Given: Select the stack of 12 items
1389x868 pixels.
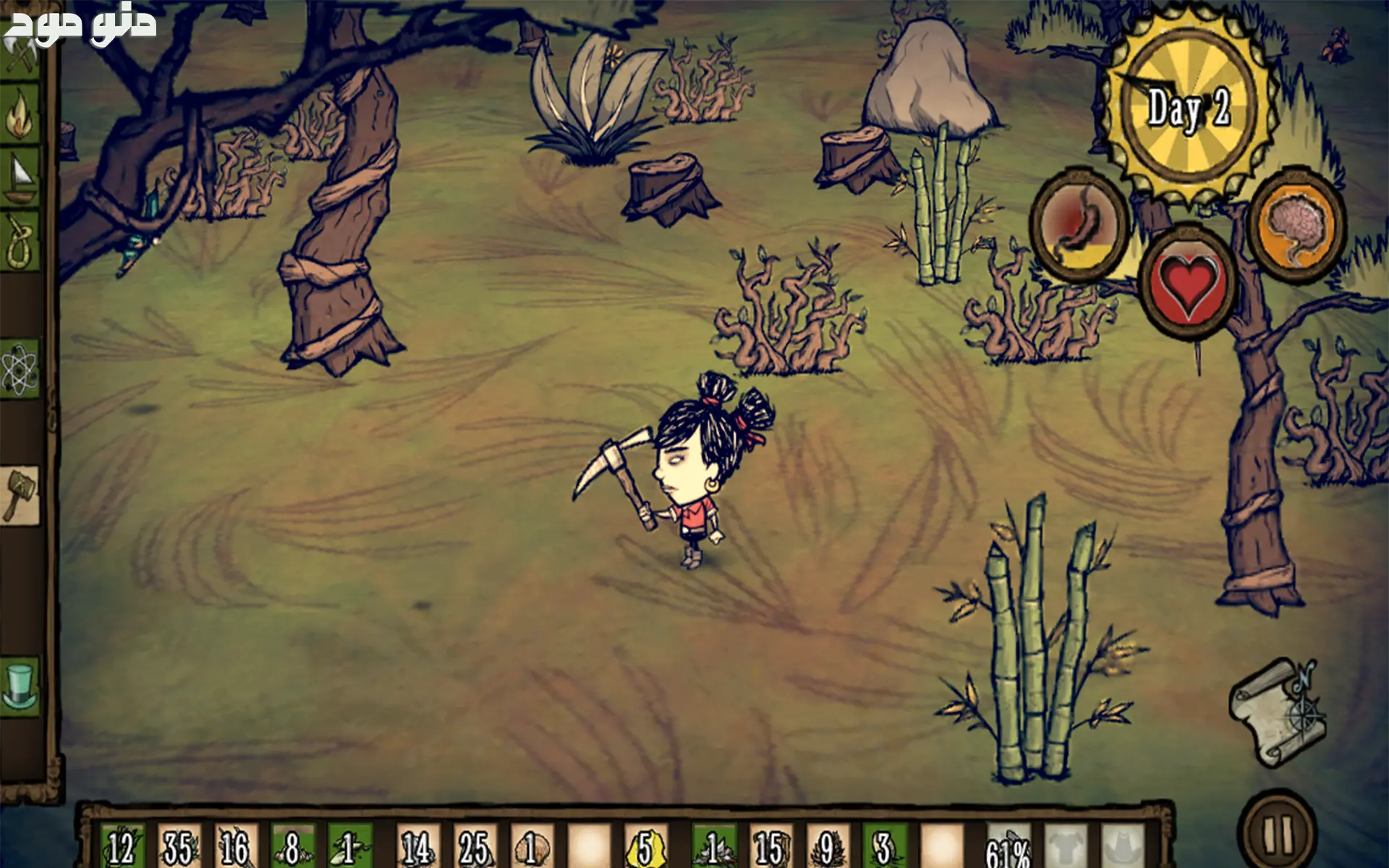Looking at the screenshot, I should click(x=122, y=846).
